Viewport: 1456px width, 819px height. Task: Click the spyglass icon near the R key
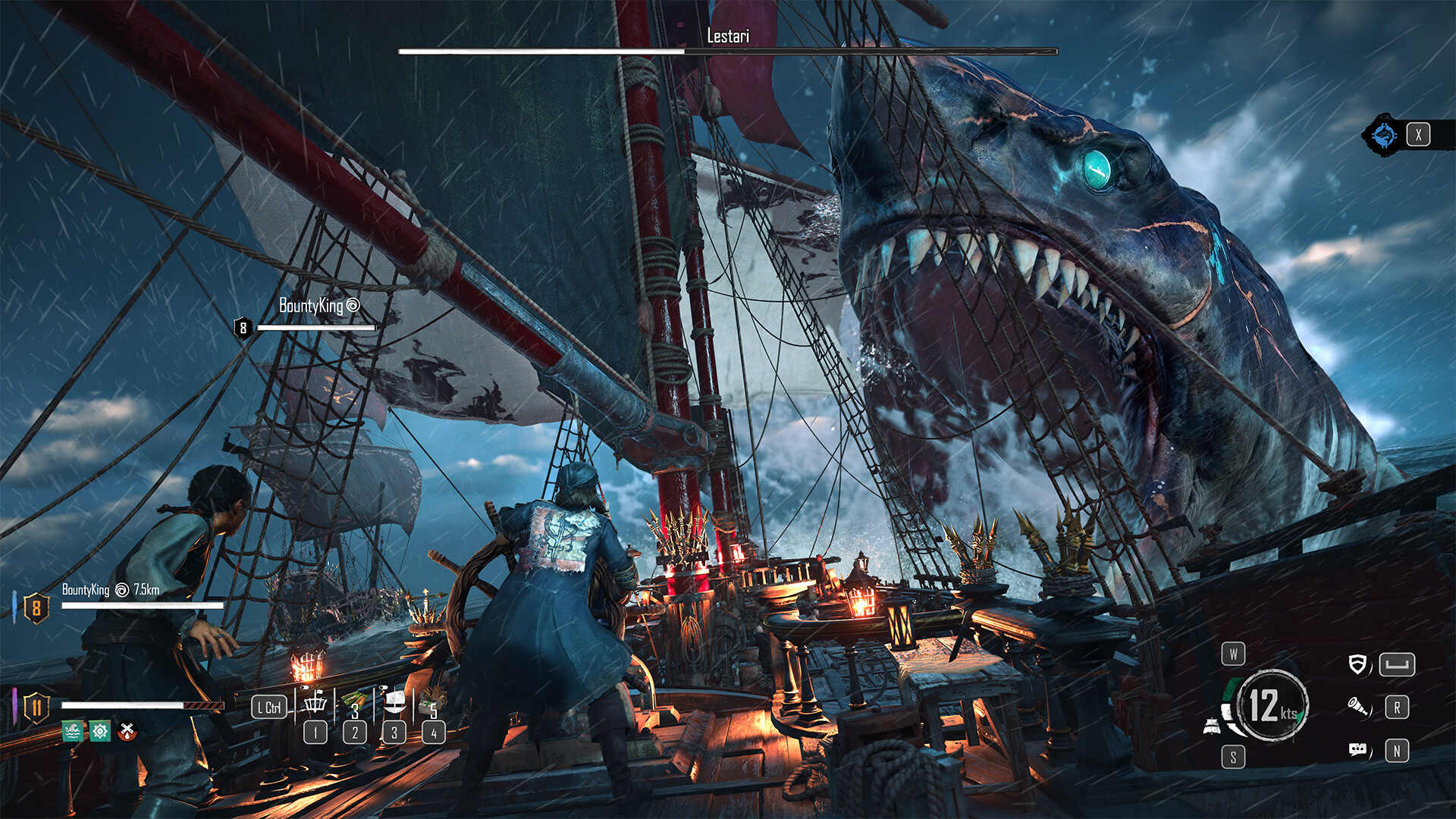(x=1359, y=708)
